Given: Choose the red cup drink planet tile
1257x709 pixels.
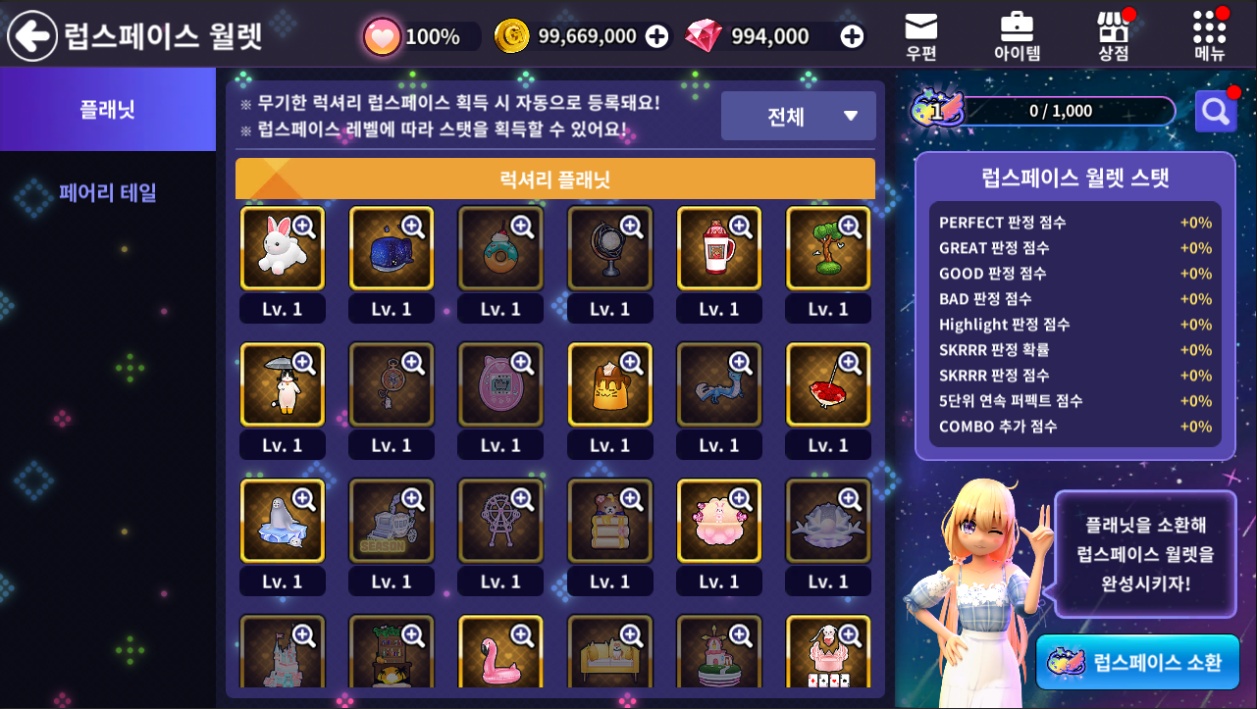Looking at the screenshot, I should 718,249.
